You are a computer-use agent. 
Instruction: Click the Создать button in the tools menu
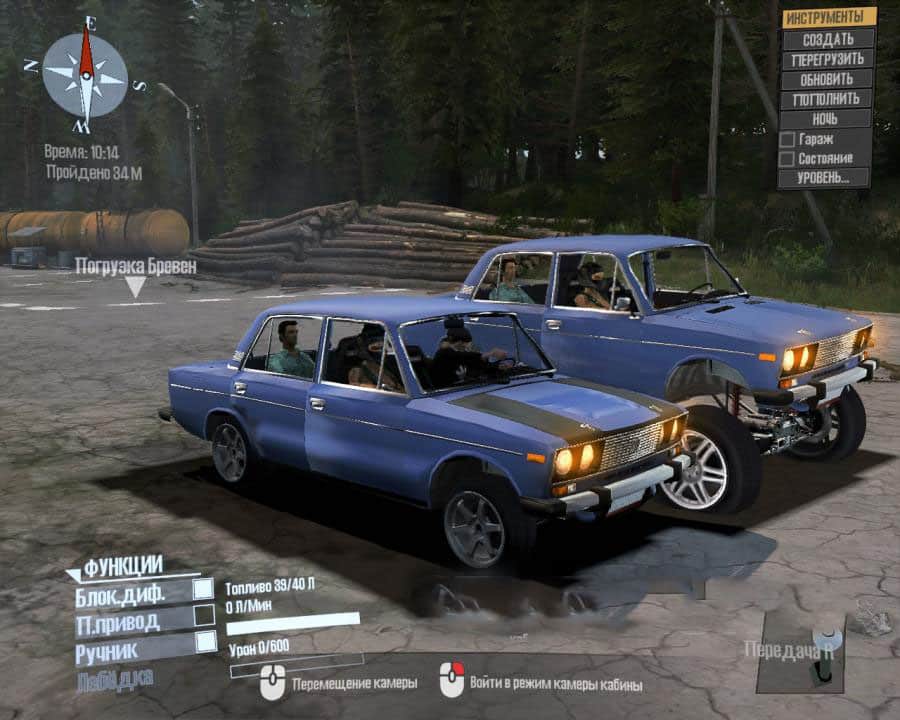coord(827,39)
